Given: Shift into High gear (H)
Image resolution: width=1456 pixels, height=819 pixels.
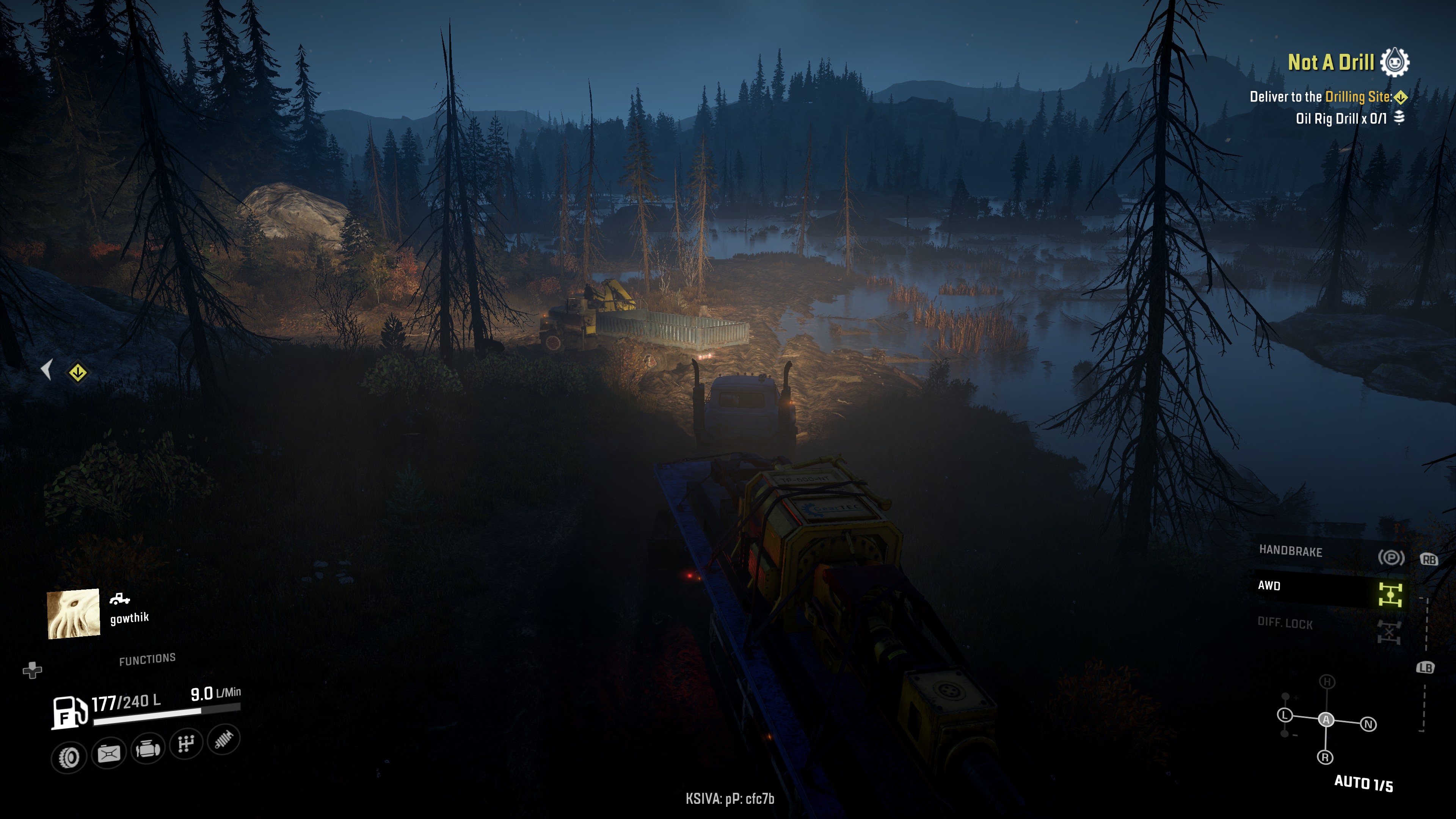Looking at the screenshot, I should [x=1327, y=682].
